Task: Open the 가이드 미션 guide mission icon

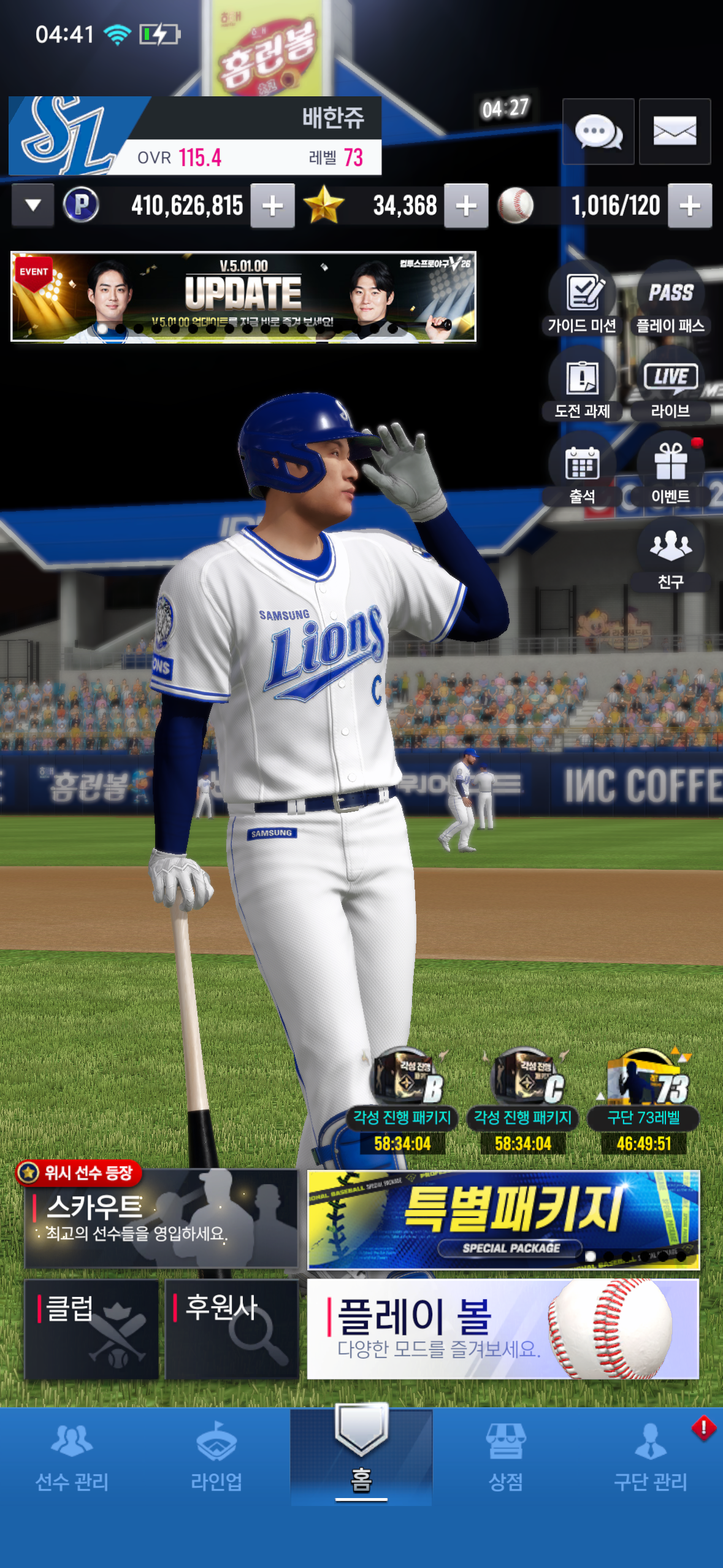Action: pos(582,300)
